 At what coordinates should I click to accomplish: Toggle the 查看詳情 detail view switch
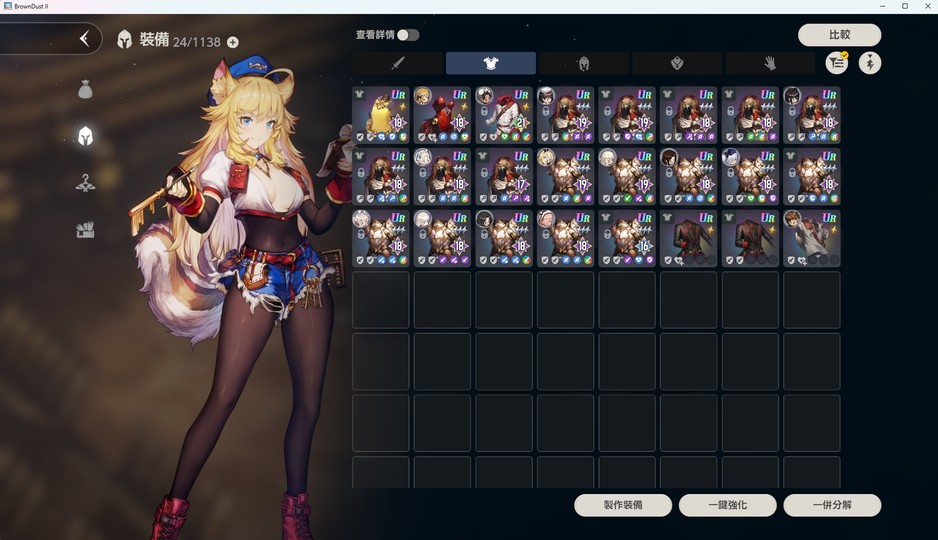pos(407,35)
